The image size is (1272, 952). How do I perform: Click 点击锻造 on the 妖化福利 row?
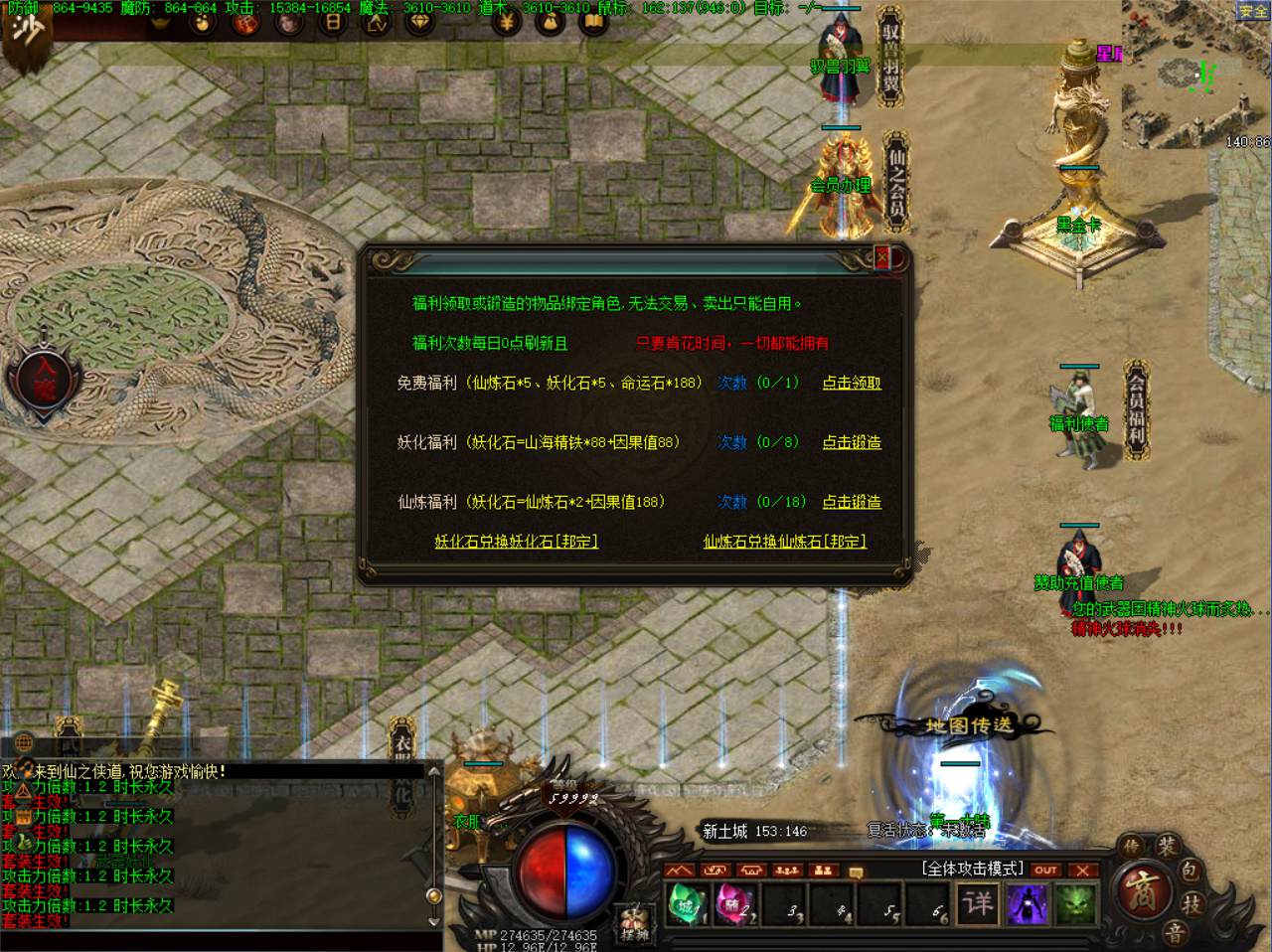[x=852, y=442]
